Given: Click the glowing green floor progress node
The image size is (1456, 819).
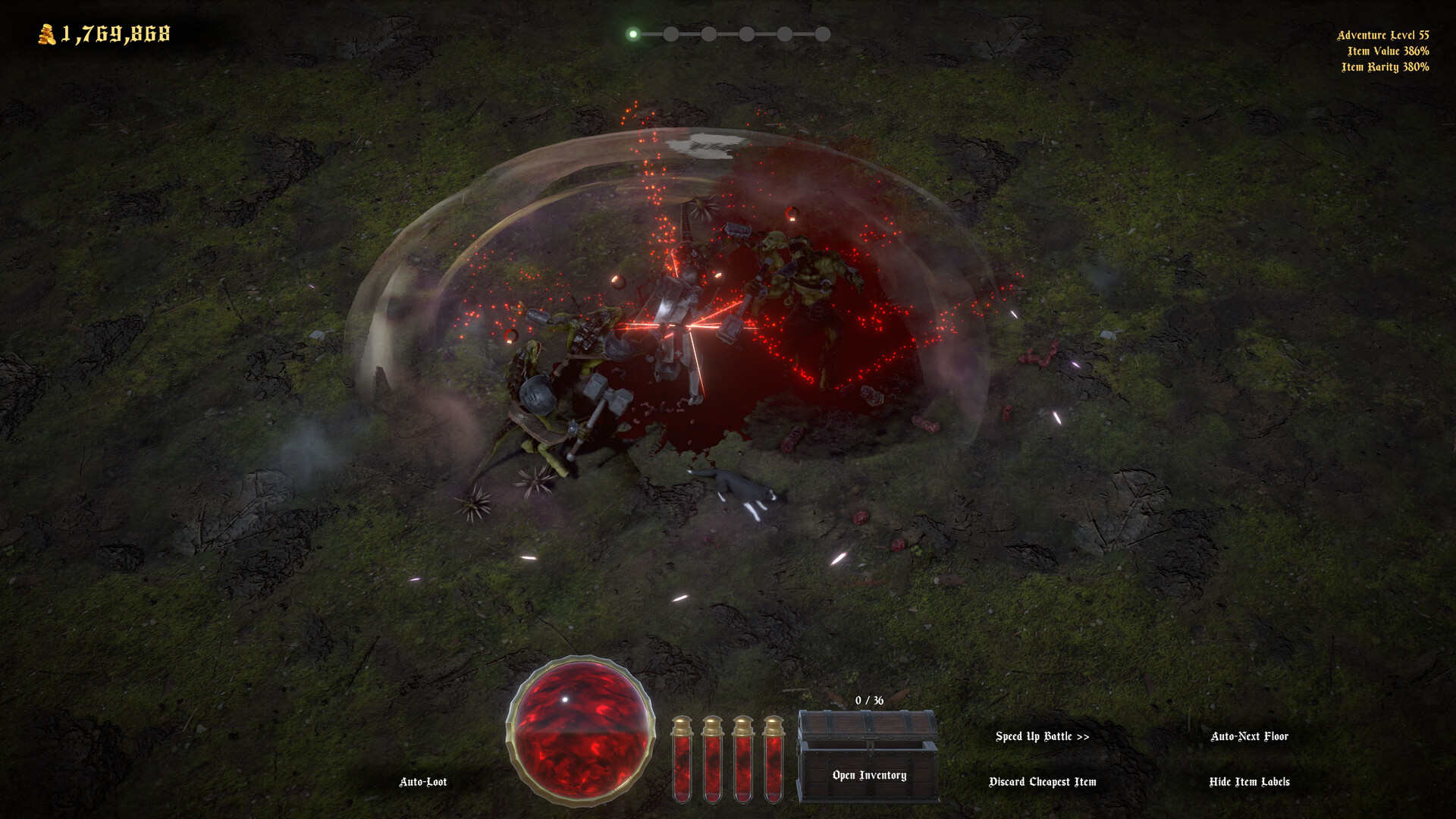Looking at the screenshot, I should click(632, 33).
